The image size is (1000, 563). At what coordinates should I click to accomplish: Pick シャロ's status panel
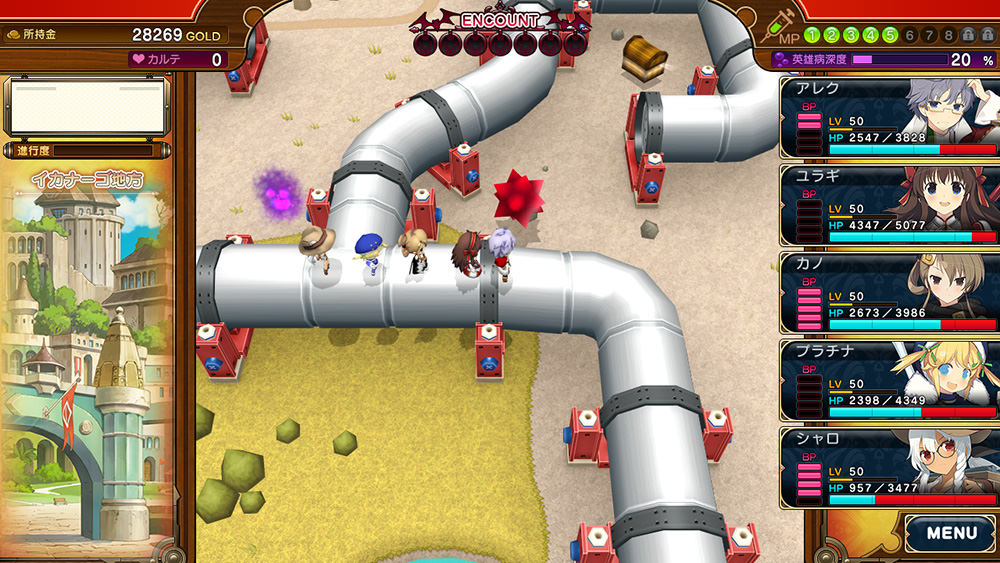click(x=889, y=467)
